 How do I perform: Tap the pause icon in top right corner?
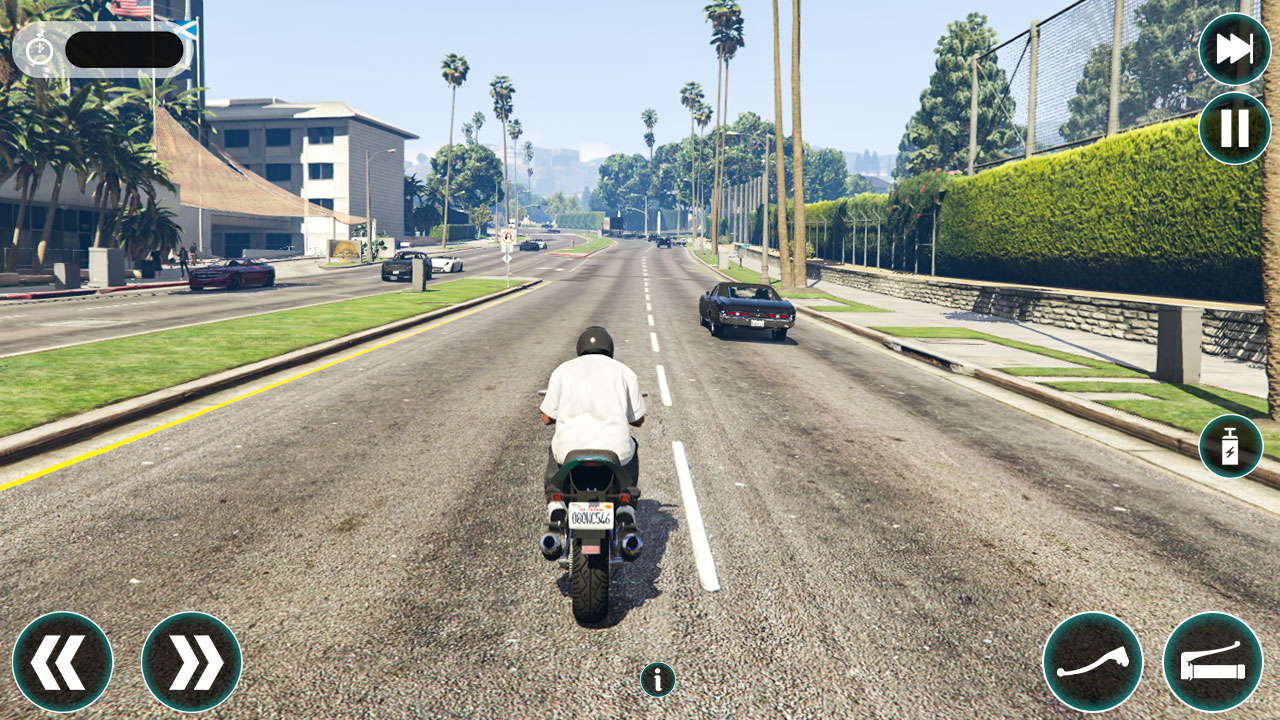click(1236, 126)
